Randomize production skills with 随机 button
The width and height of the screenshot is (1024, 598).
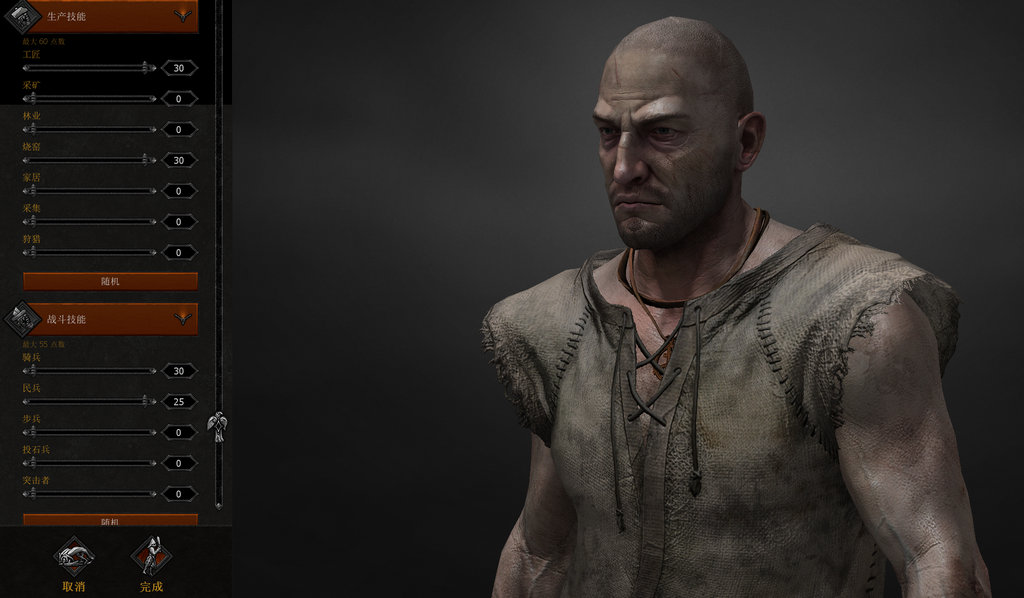110,281
